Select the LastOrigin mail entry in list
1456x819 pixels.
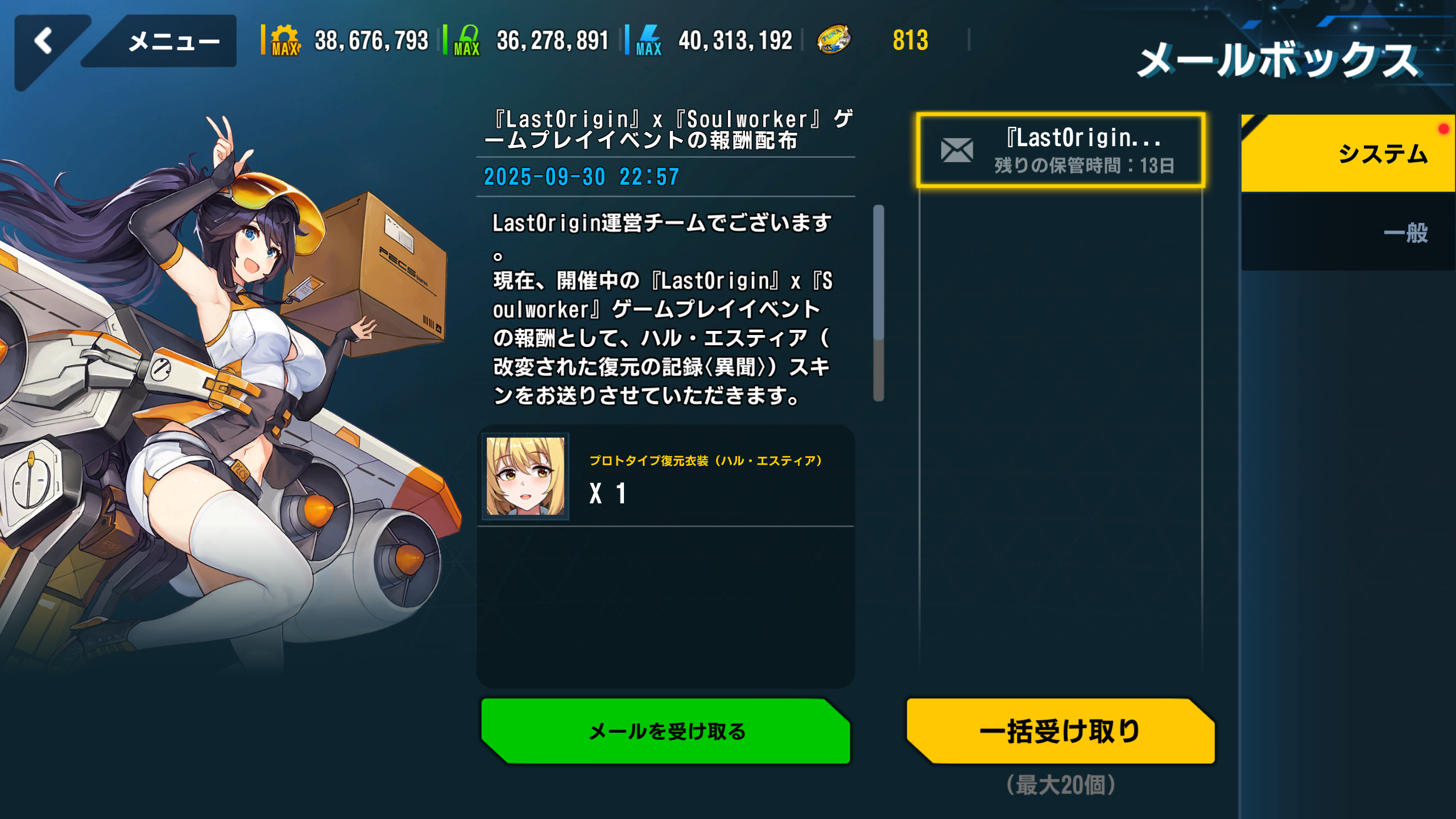pos(1061,151)
